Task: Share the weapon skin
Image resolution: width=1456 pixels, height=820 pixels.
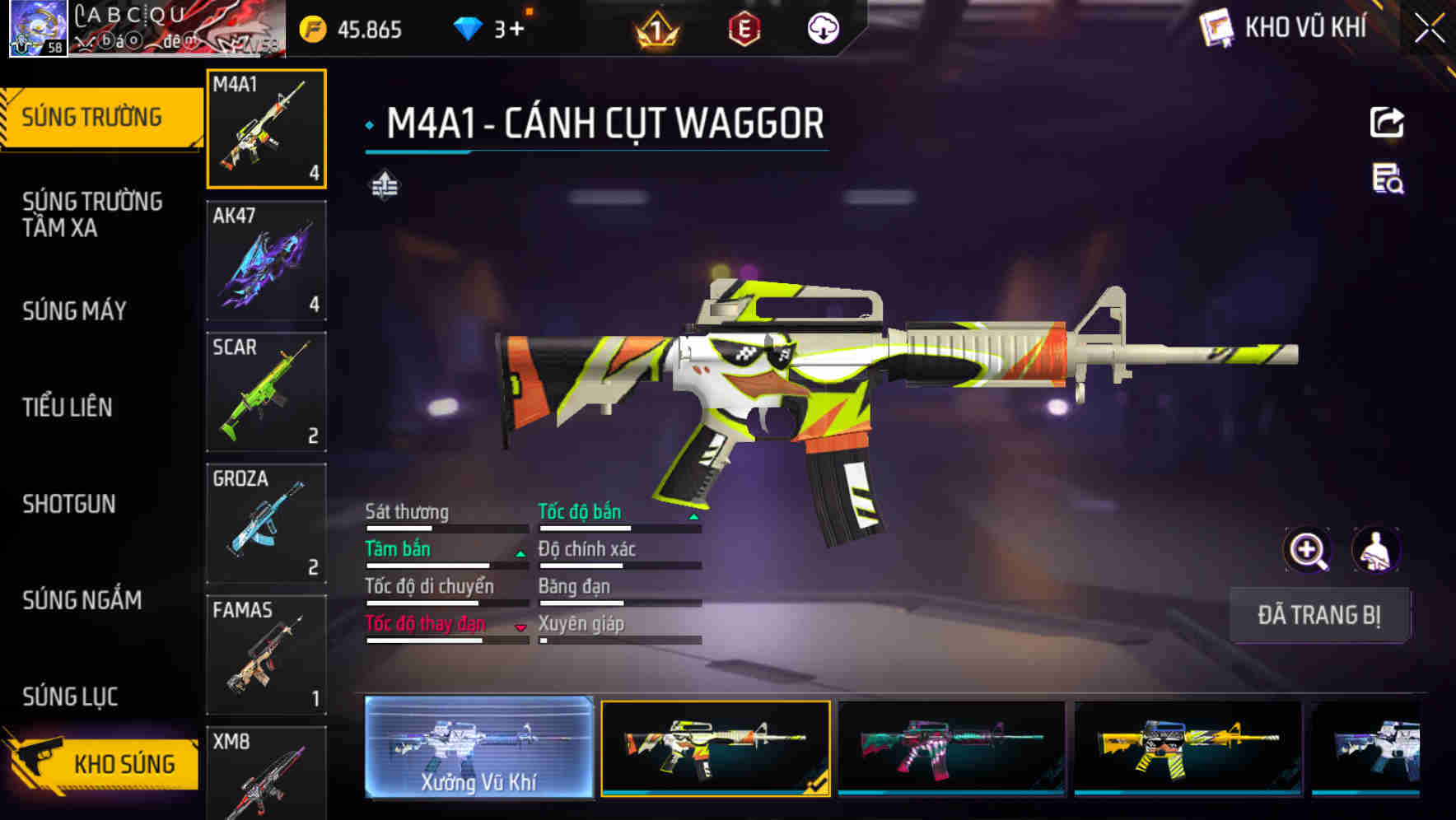Action: (x=1387, y=123)
